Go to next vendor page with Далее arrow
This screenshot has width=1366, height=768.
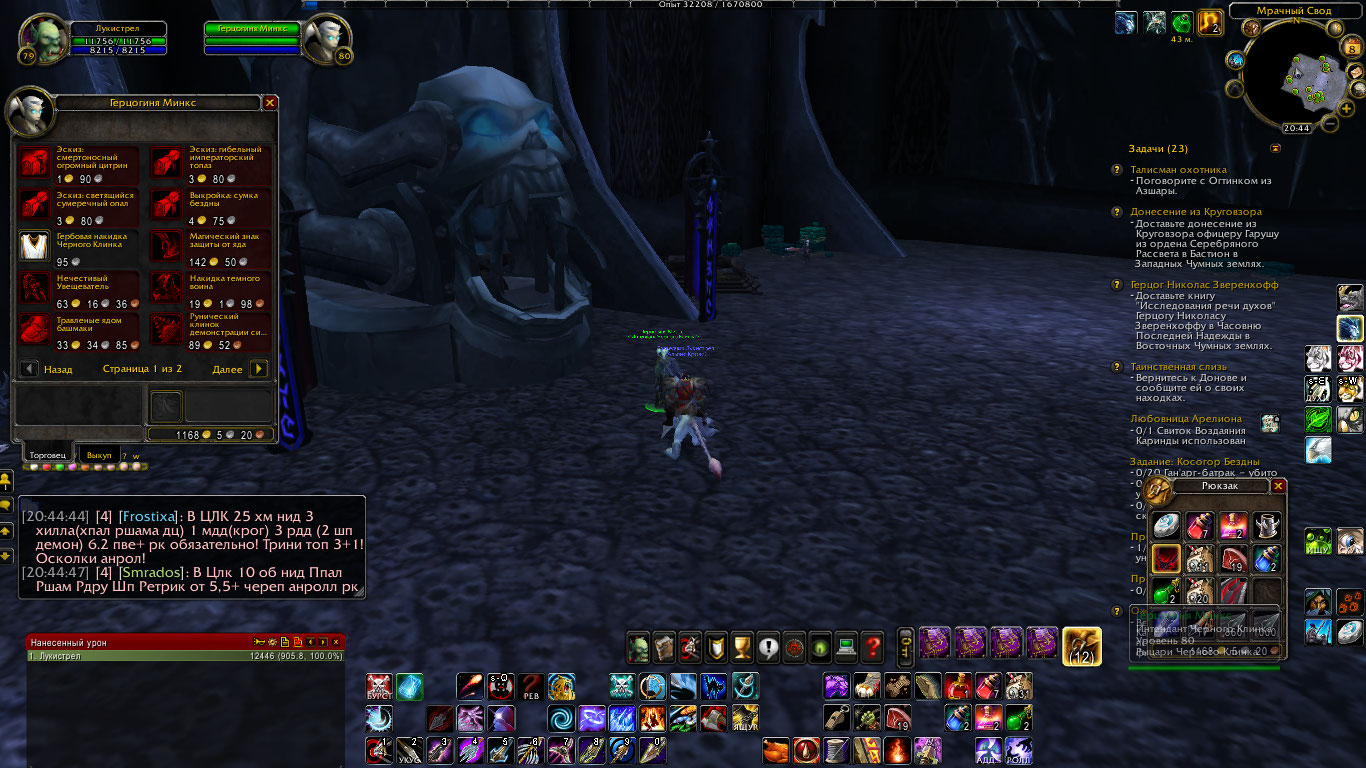(258, 369)
